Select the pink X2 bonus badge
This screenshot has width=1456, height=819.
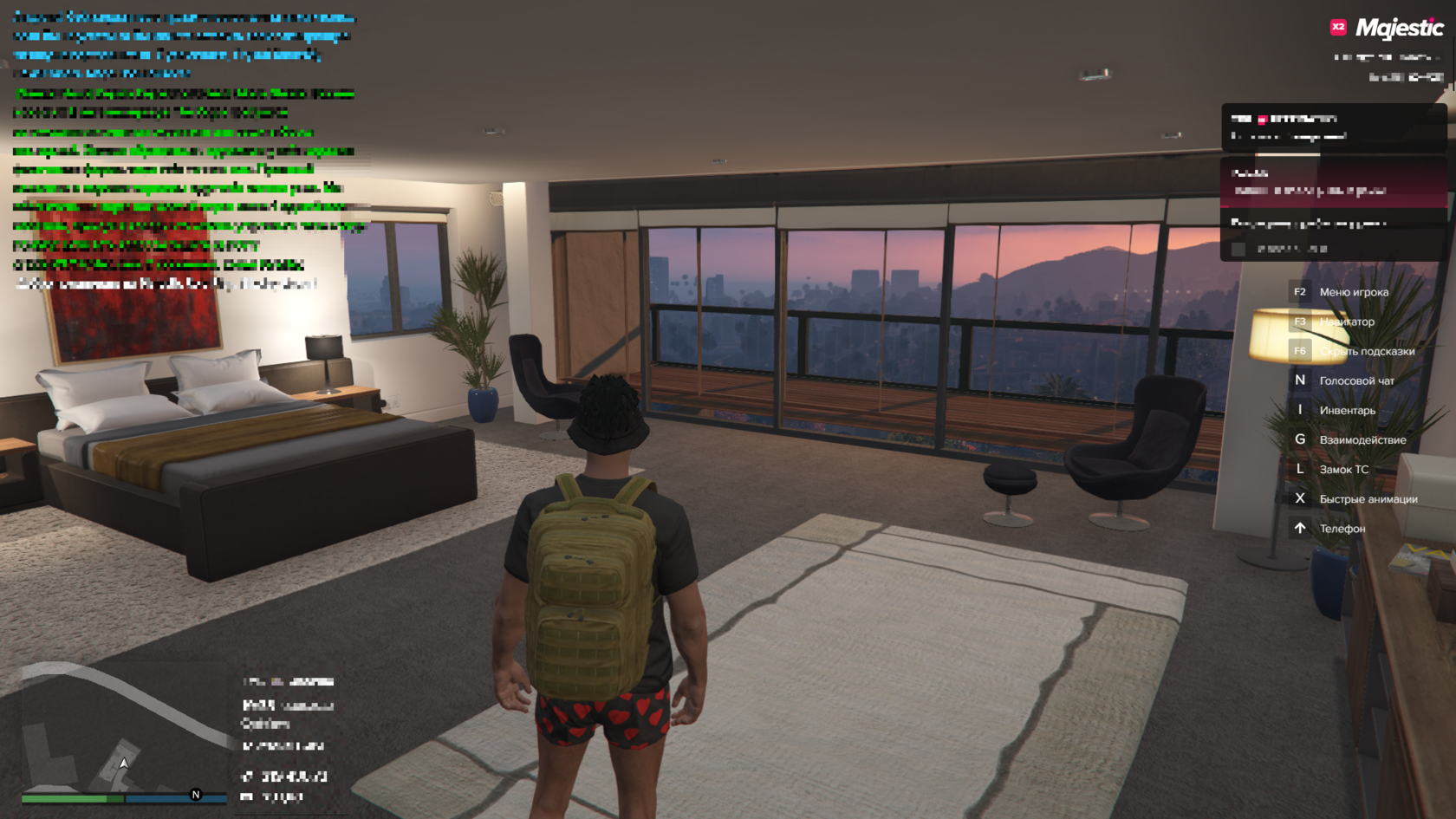1338,27
